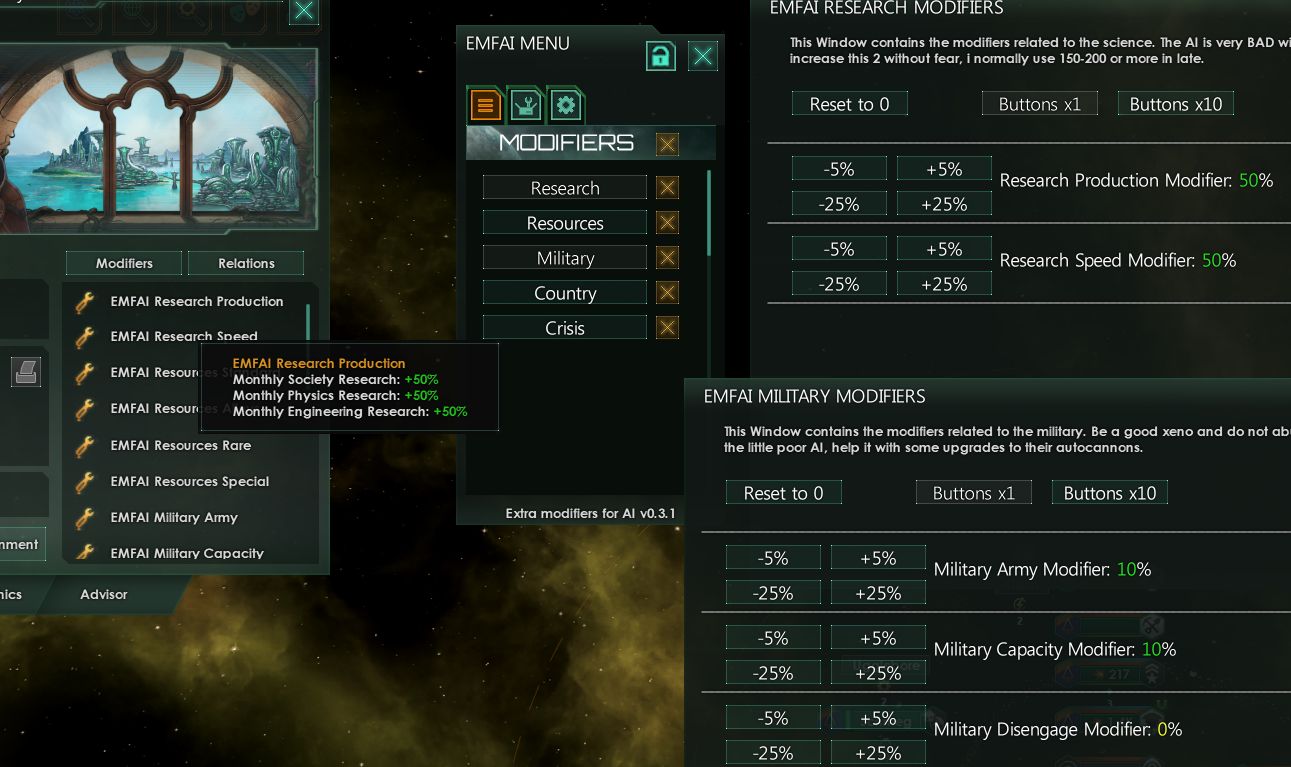Expand the Country category in Modifiers list
Image resolution: width=1291 pixels, height=767 pixels.
pos(564,292)
